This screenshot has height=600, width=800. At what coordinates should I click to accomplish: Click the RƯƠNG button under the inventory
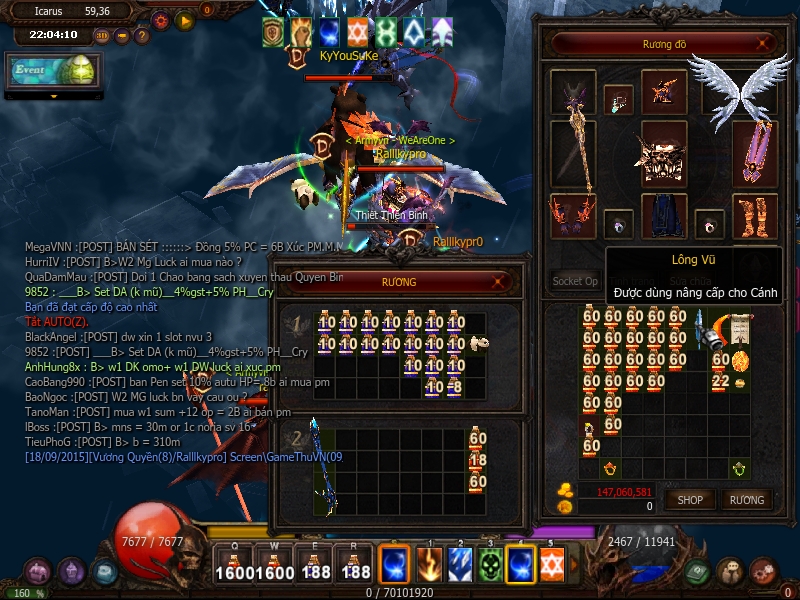pos(746,499)
